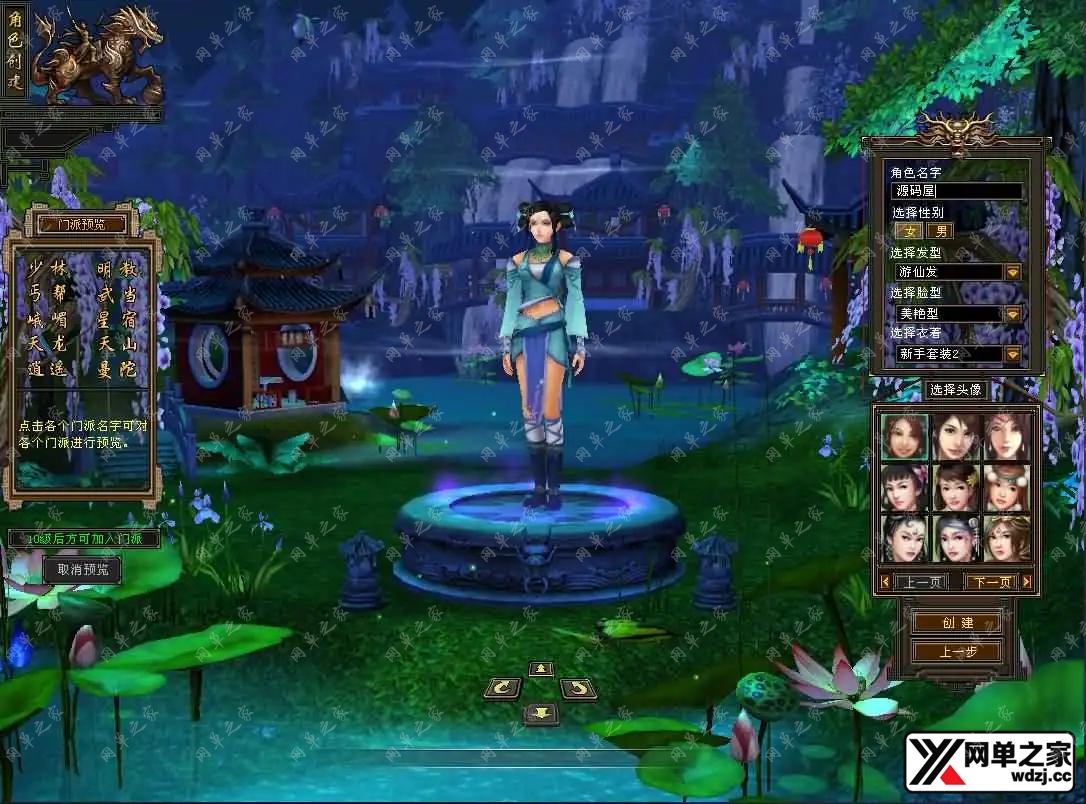Click the down arrow view button
Viewport: 1086px width, 804px height.
point(541,713)
